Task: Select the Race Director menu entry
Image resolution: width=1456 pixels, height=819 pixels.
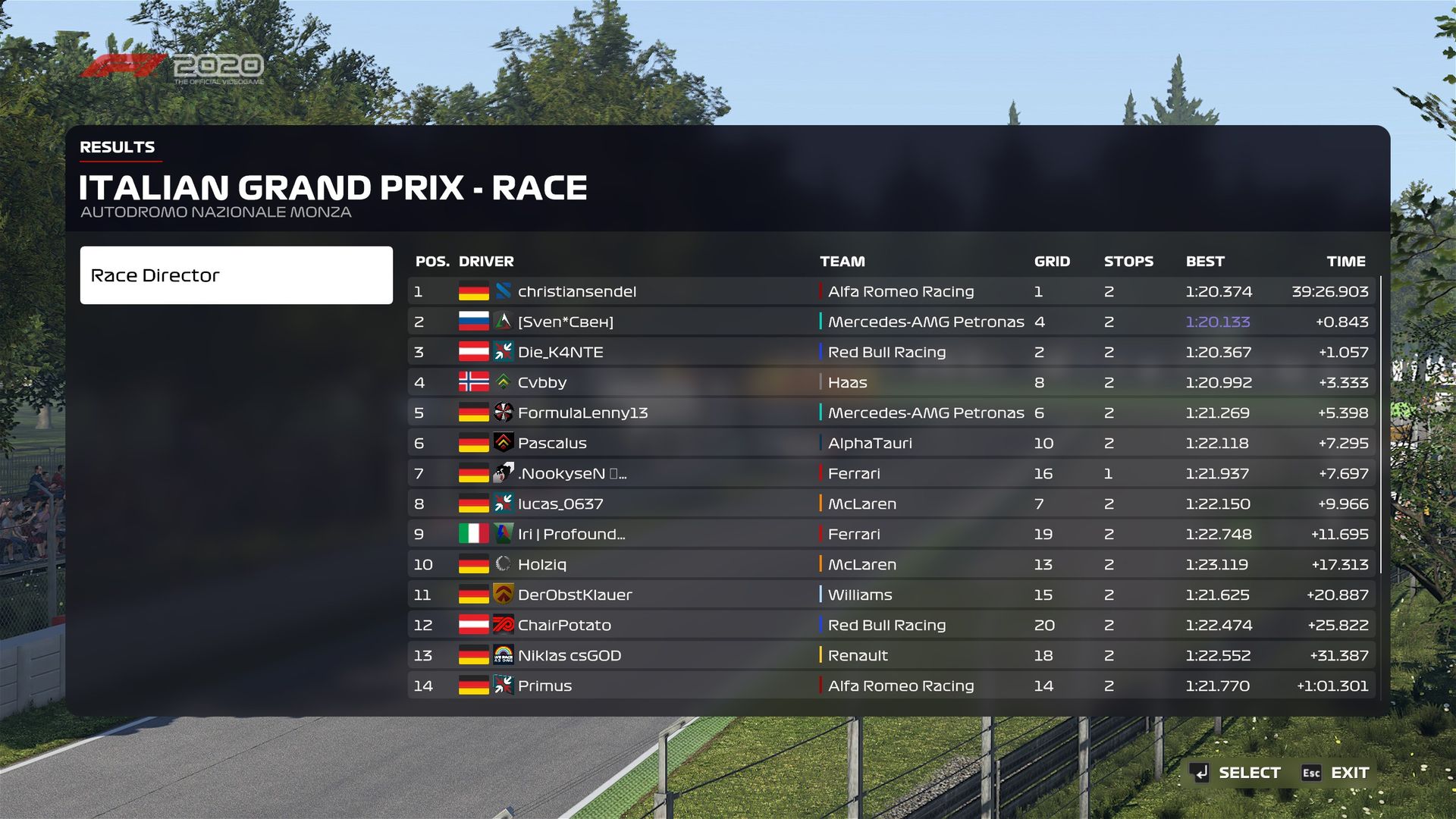Action: pyautogui.click(x=236, y=275)
